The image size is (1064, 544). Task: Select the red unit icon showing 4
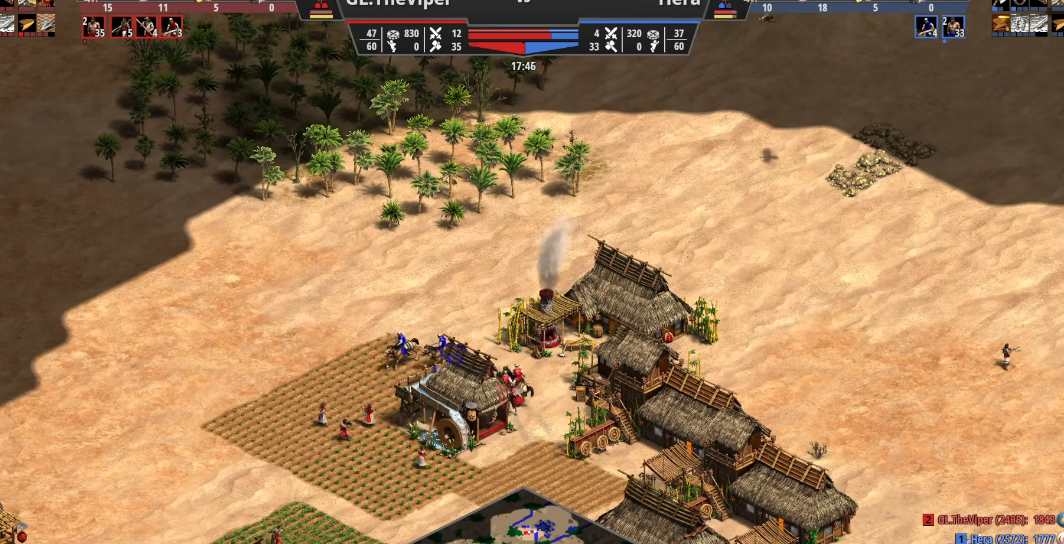point(146,27)
